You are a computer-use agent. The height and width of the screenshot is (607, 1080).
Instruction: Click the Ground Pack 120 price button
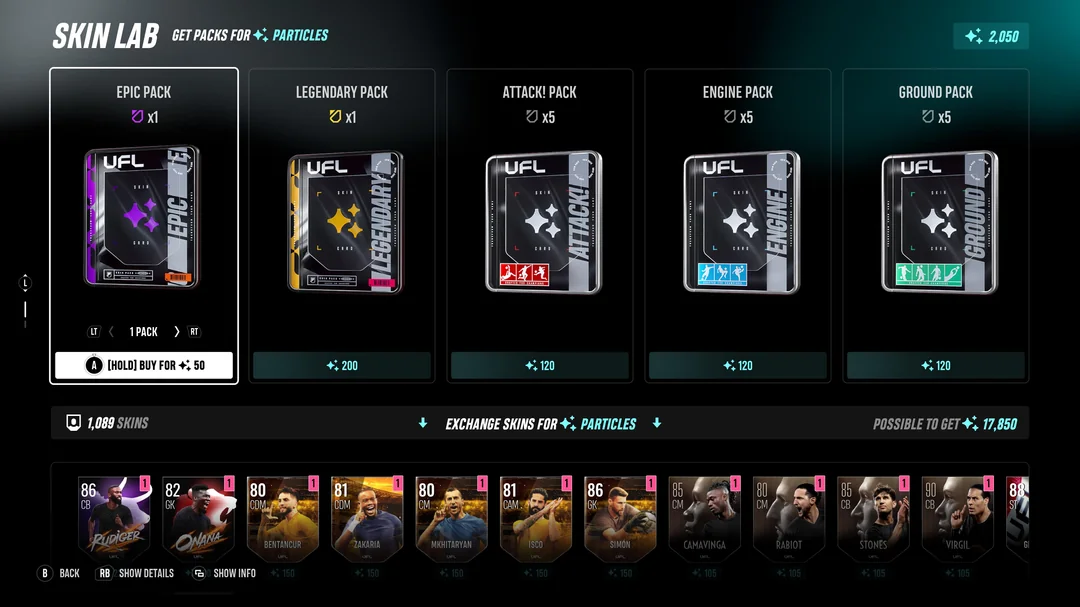coord(936,366)
